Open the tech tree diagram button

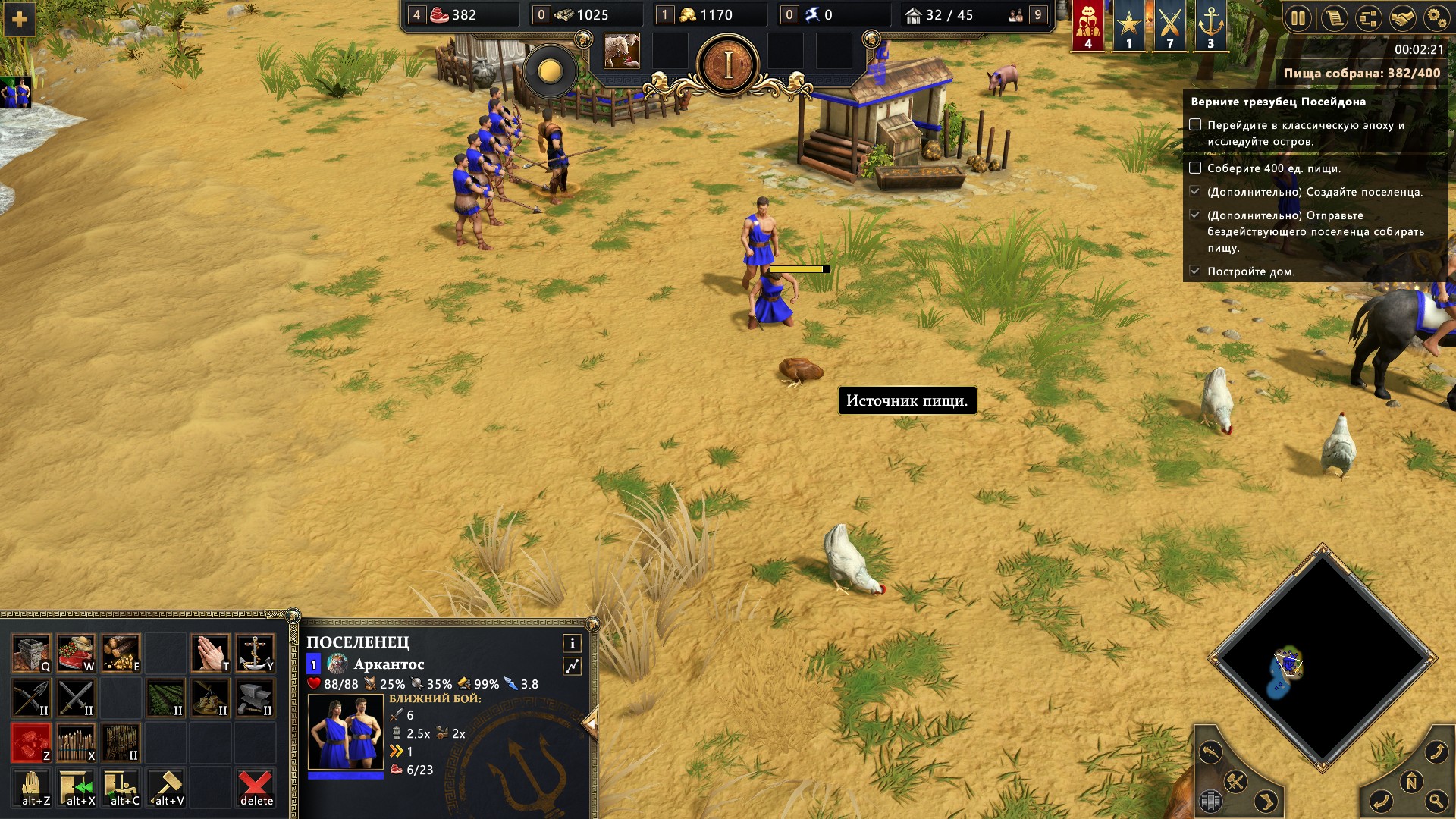point(1368,18)
